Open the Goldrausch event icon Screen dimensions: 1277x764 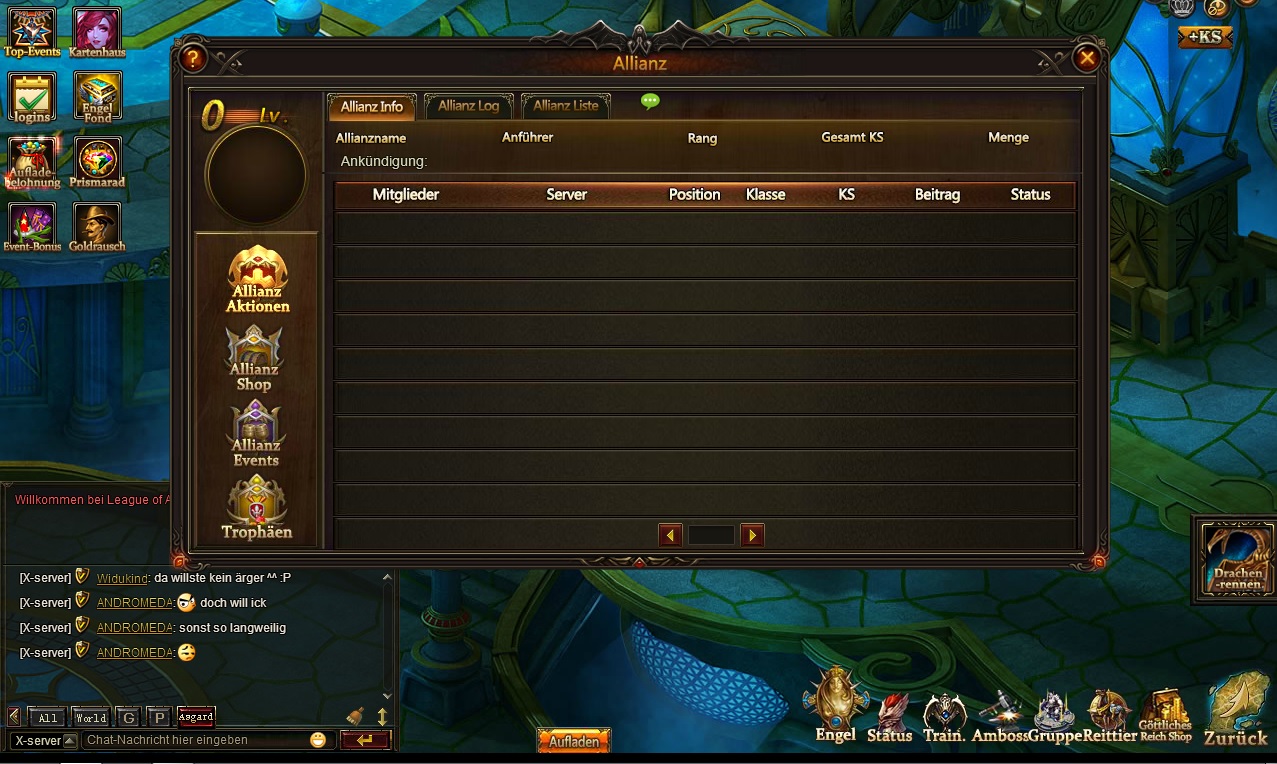(97, 227)
